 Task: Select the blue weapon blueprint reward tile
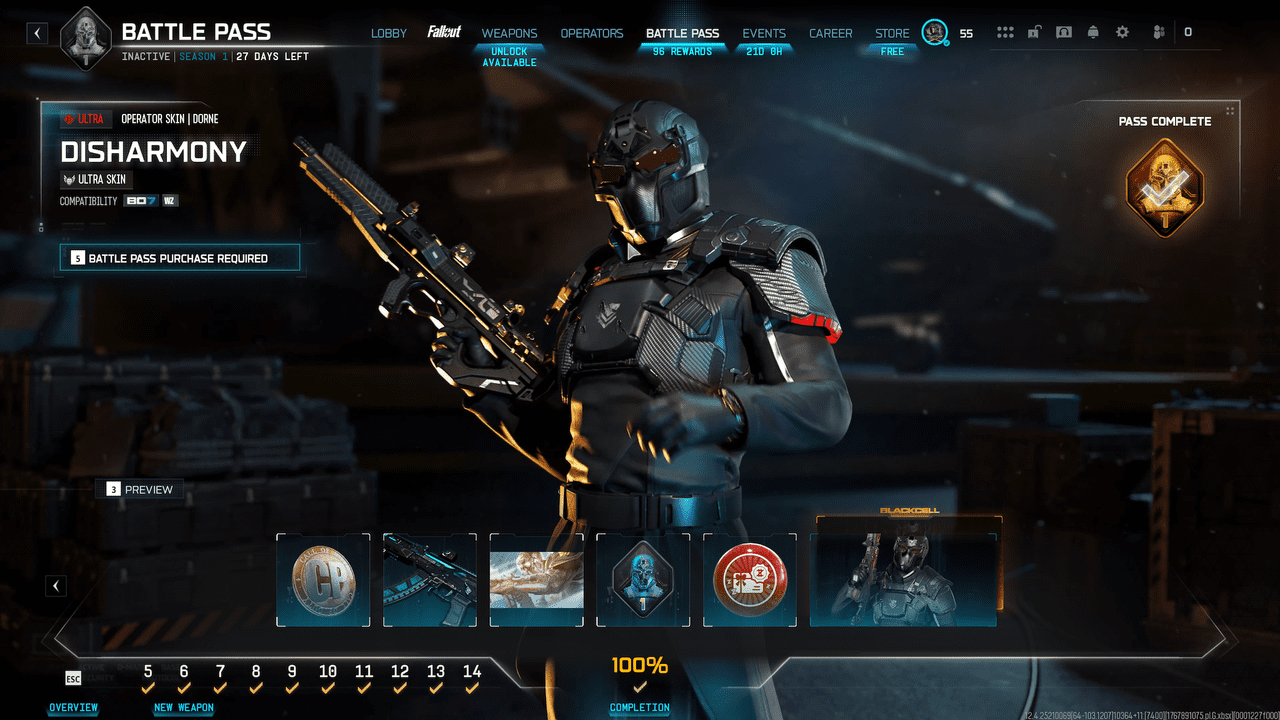430,580
